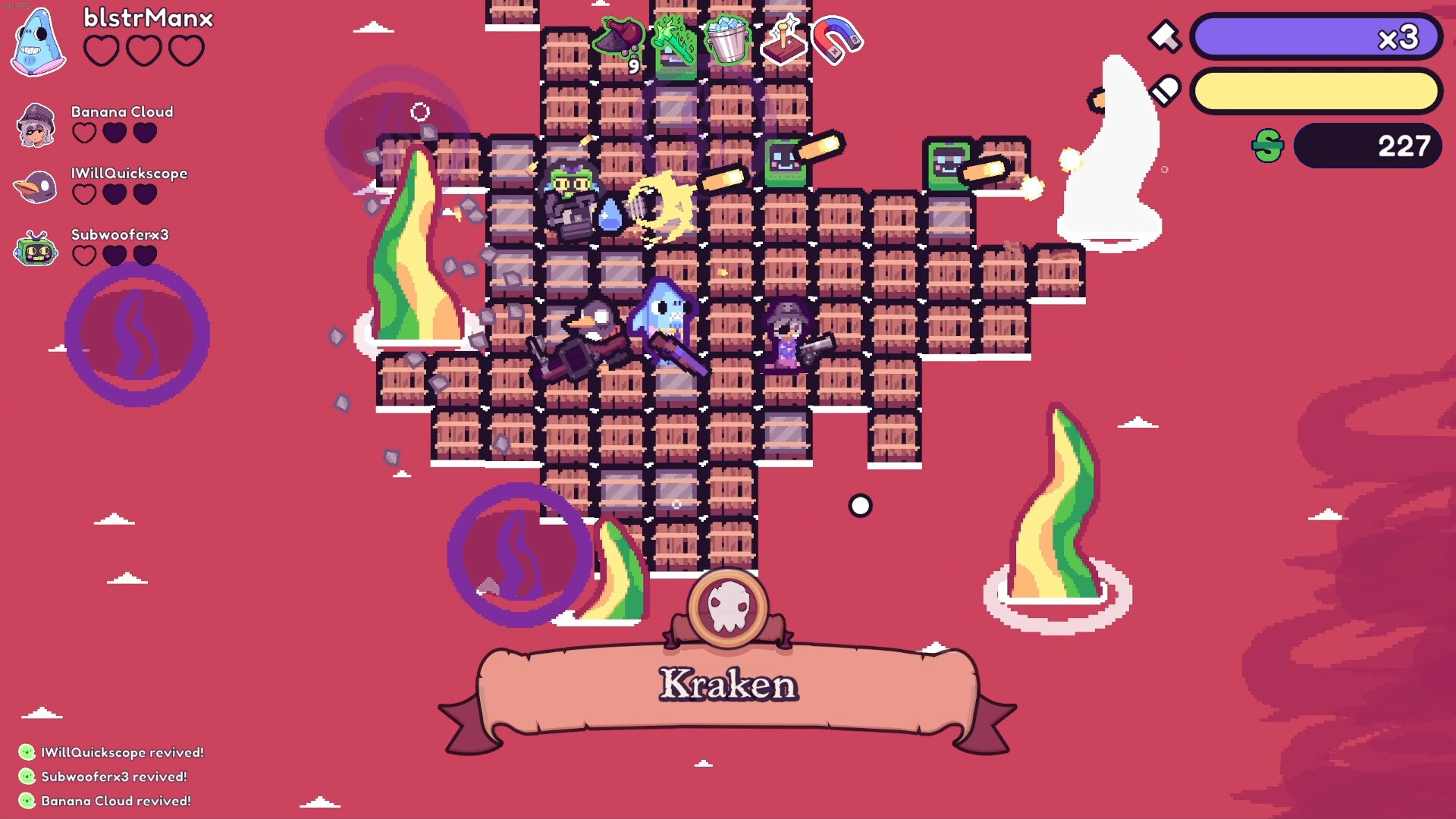1456x819 pixels.
Task: Click the hammer icon beside the purple bar
Action: pyautogui.click(x=1166, y=36)
